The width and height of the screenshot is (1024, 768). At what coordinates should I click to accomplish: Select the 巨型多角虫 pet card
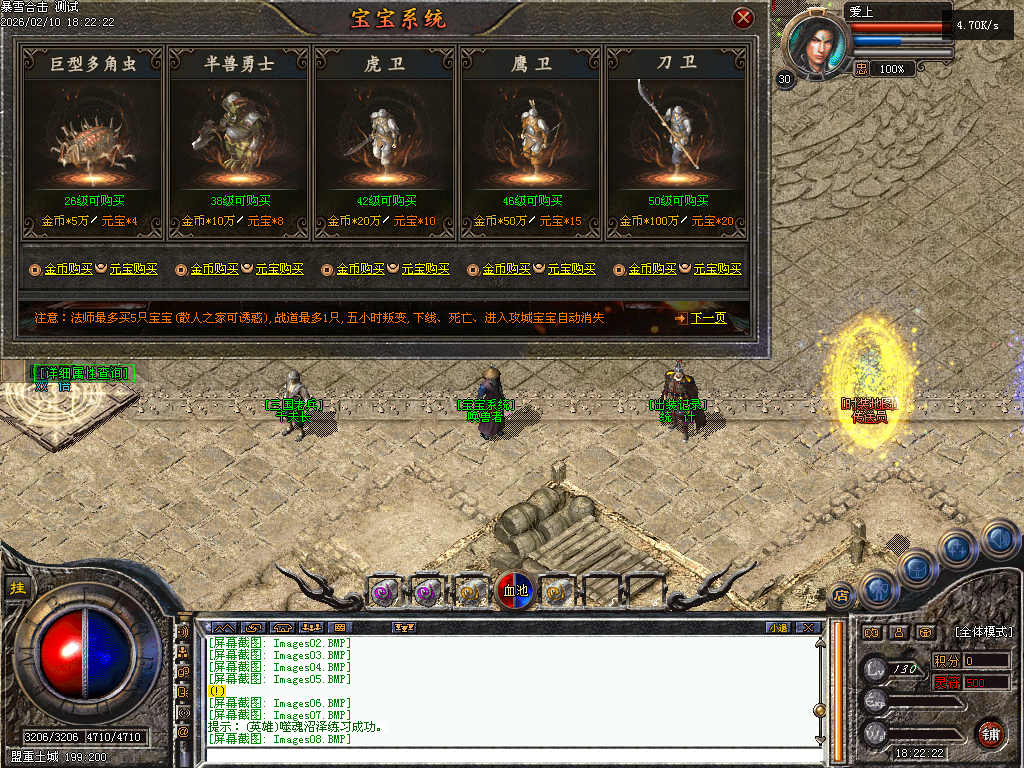pos(92,140)
